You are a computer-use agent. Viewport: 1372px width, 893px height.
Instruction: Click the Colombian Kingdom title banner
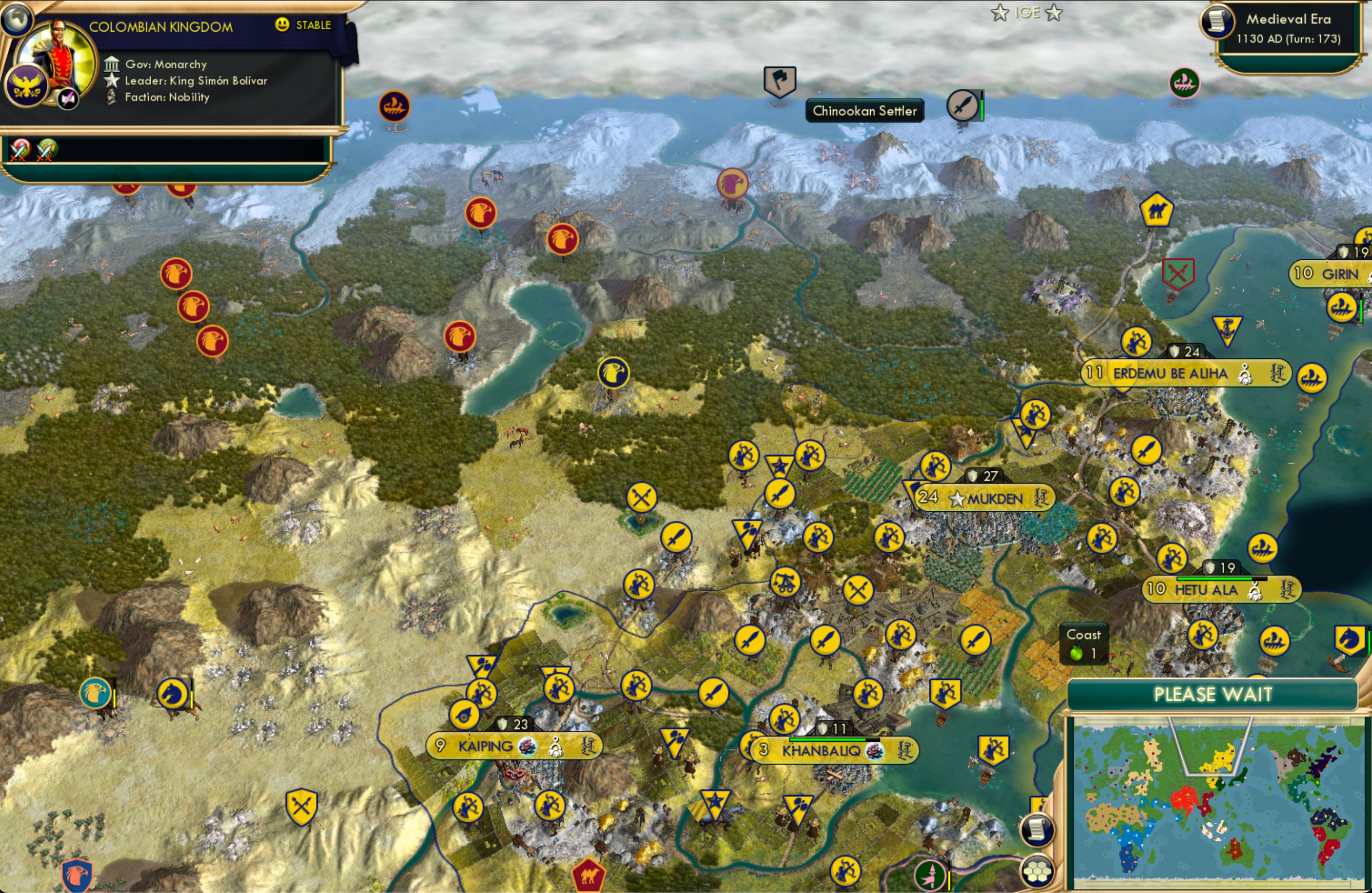pos(161,26)
